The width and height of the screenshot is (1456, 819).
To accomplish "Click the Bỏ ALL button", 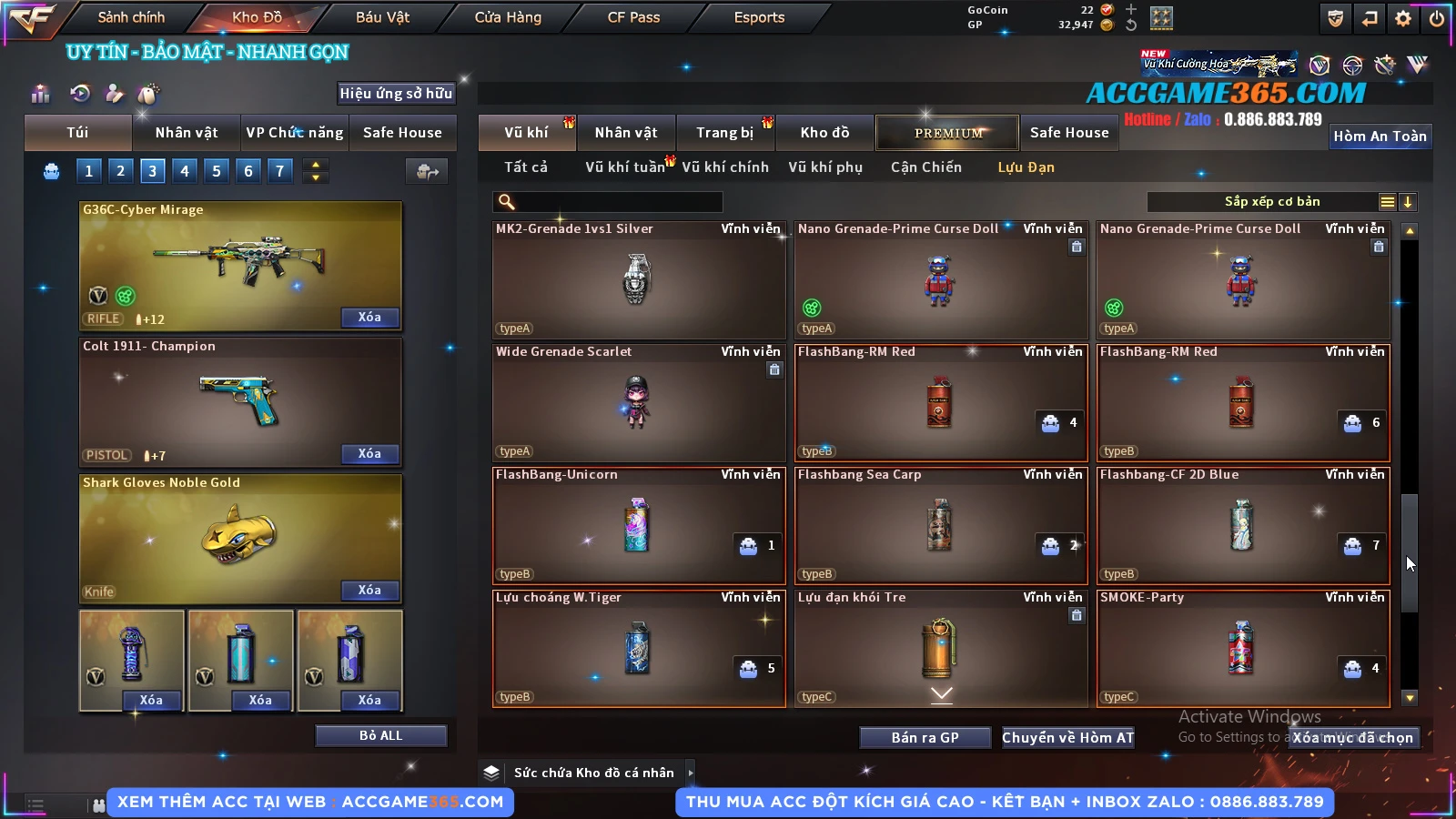I will click(380, 735).
